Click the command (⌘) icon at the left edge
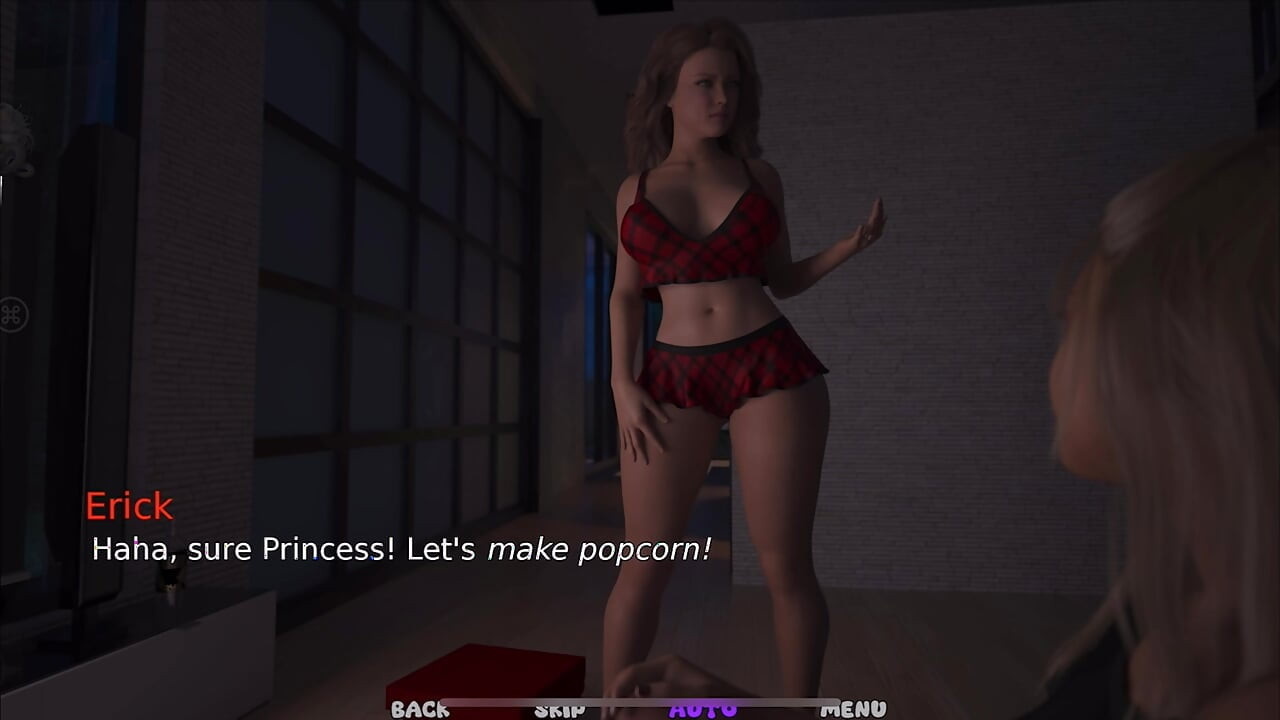The image size is (1280, 720). pyautogui.click(x=10, y=313)
